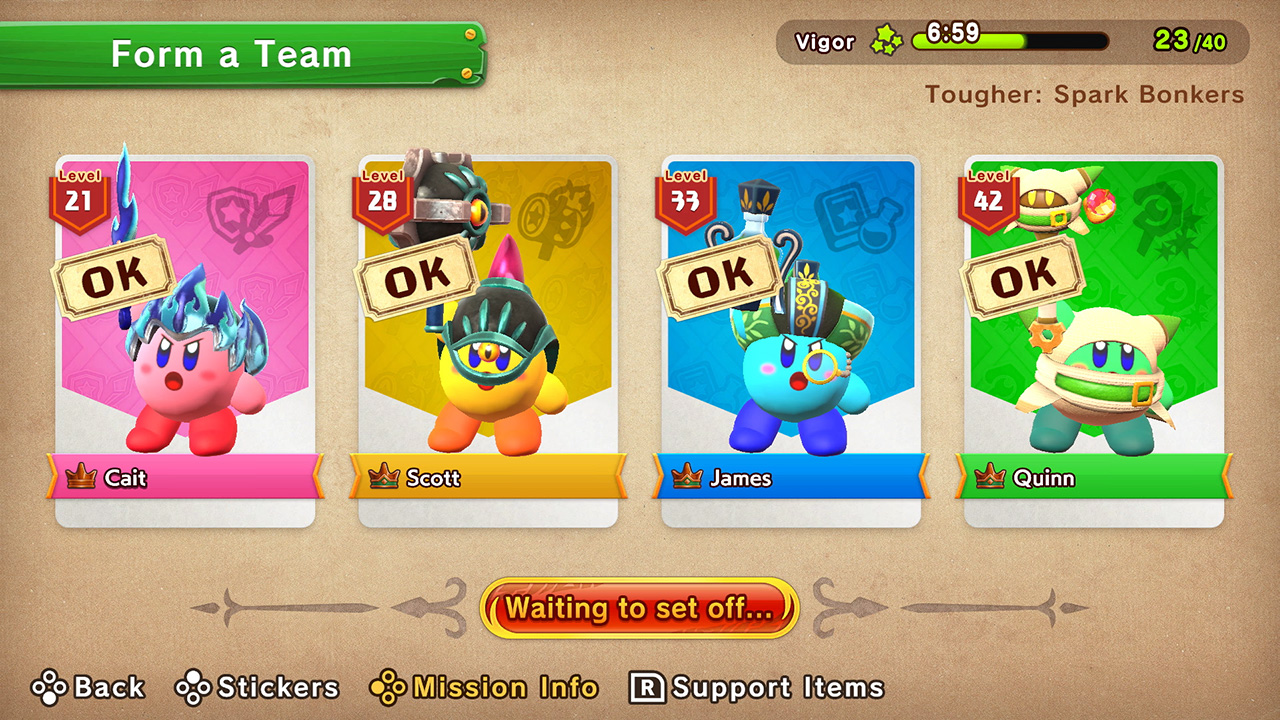Click the Vigor star icon
The height and width of the screenshot is (720, 1280).
point(888,41)
